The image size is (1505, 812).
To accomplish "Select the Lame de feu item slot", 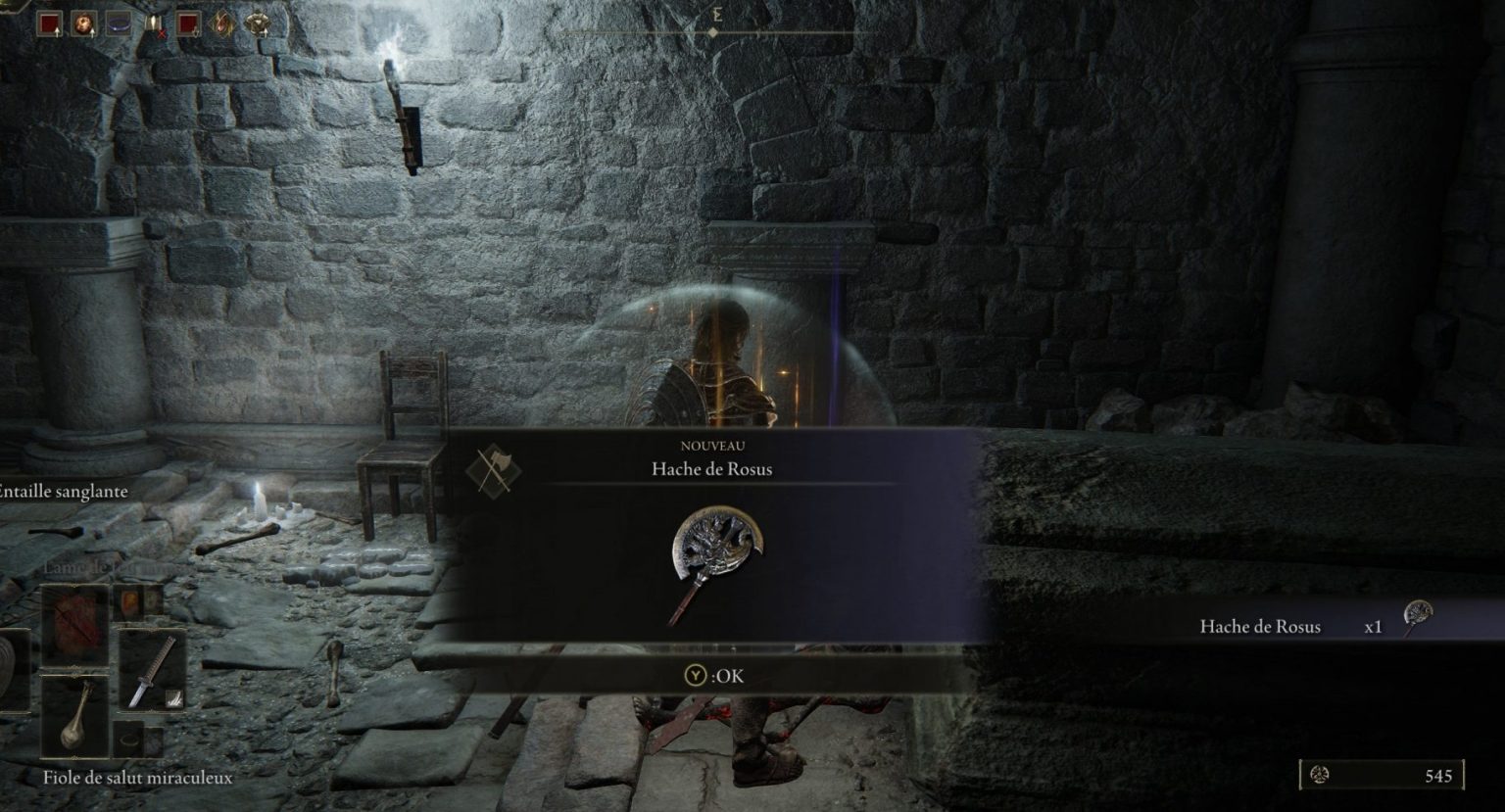I will point(129,601).
